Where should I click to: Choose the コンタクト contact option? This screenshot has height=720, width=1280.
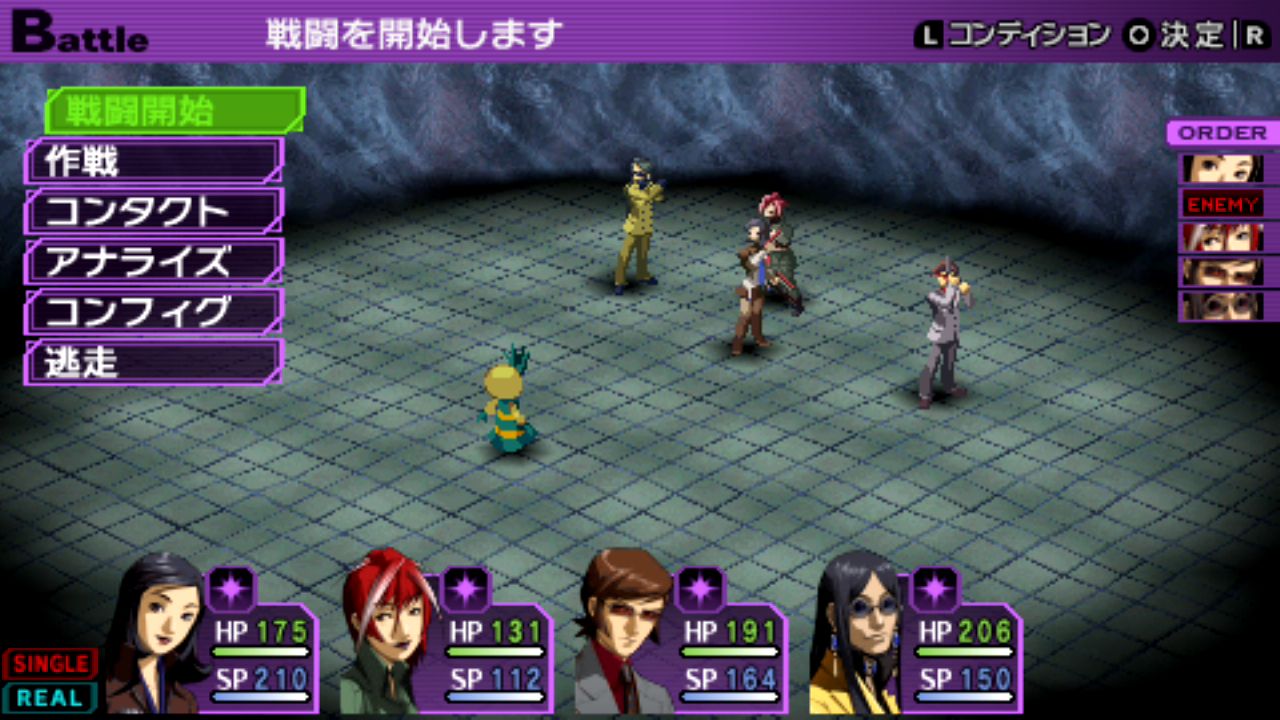[154, 212]
